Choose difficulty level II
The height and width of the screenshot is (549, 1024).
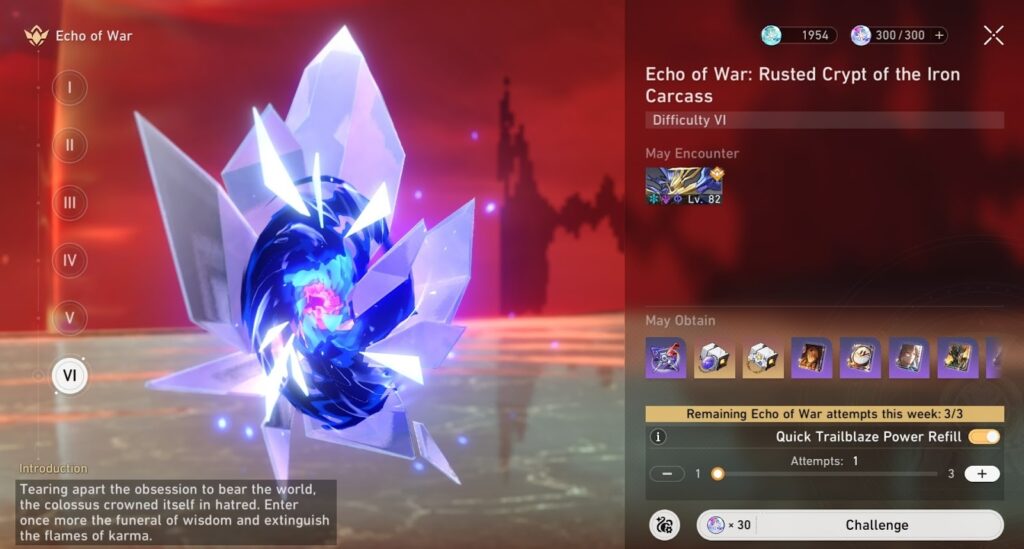69,145
